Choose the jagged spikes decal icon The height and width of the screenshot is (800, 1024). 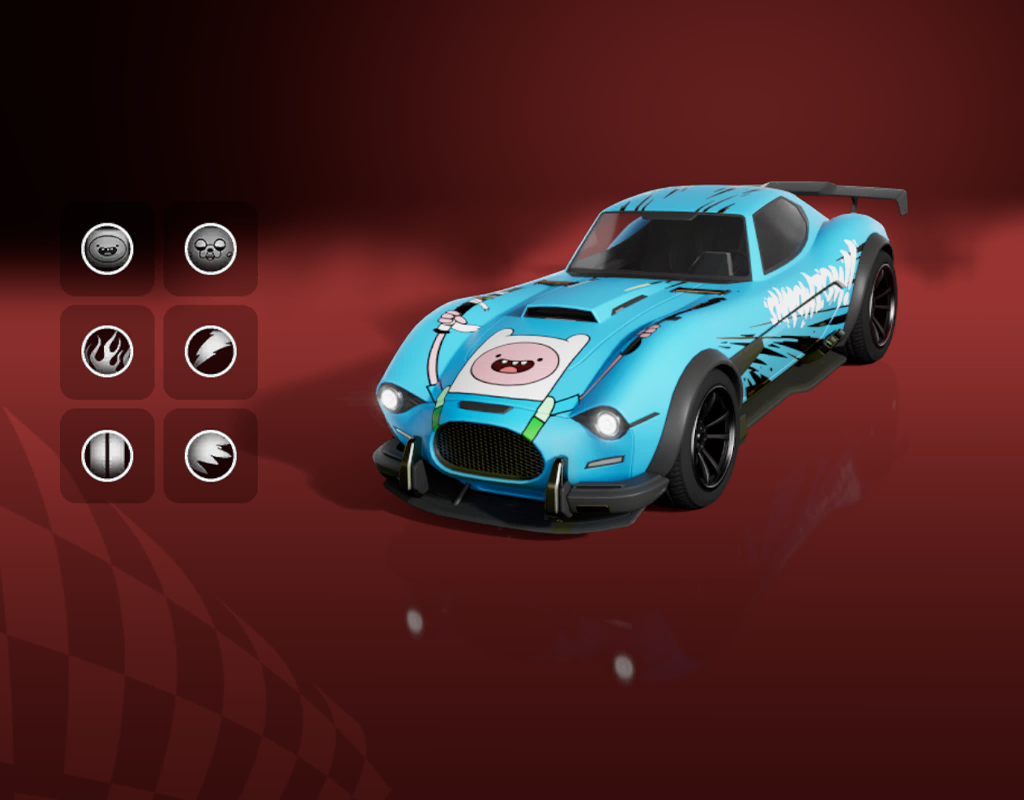coord(211,456)
